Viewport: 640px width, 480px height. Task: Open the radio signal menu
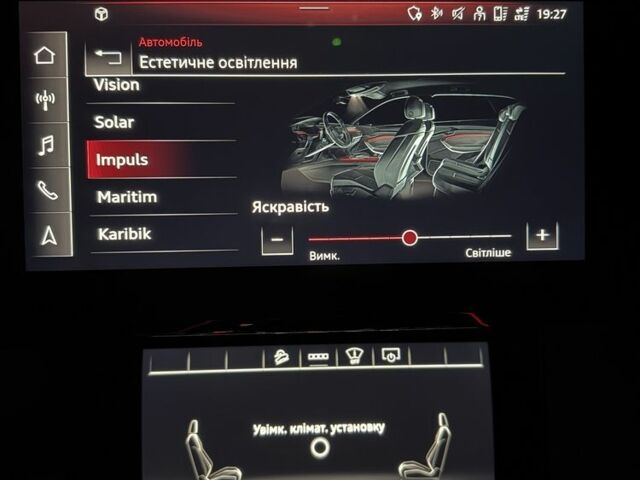point(45,100)
